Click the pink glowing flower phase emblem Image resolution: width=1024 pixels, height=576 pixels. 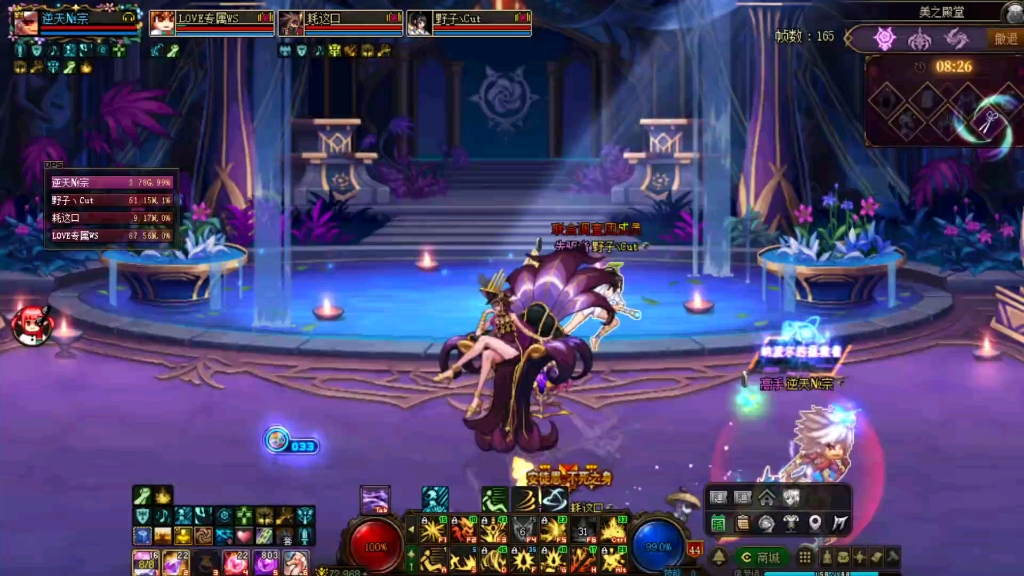pyautogui.click(x=884, y=39)
